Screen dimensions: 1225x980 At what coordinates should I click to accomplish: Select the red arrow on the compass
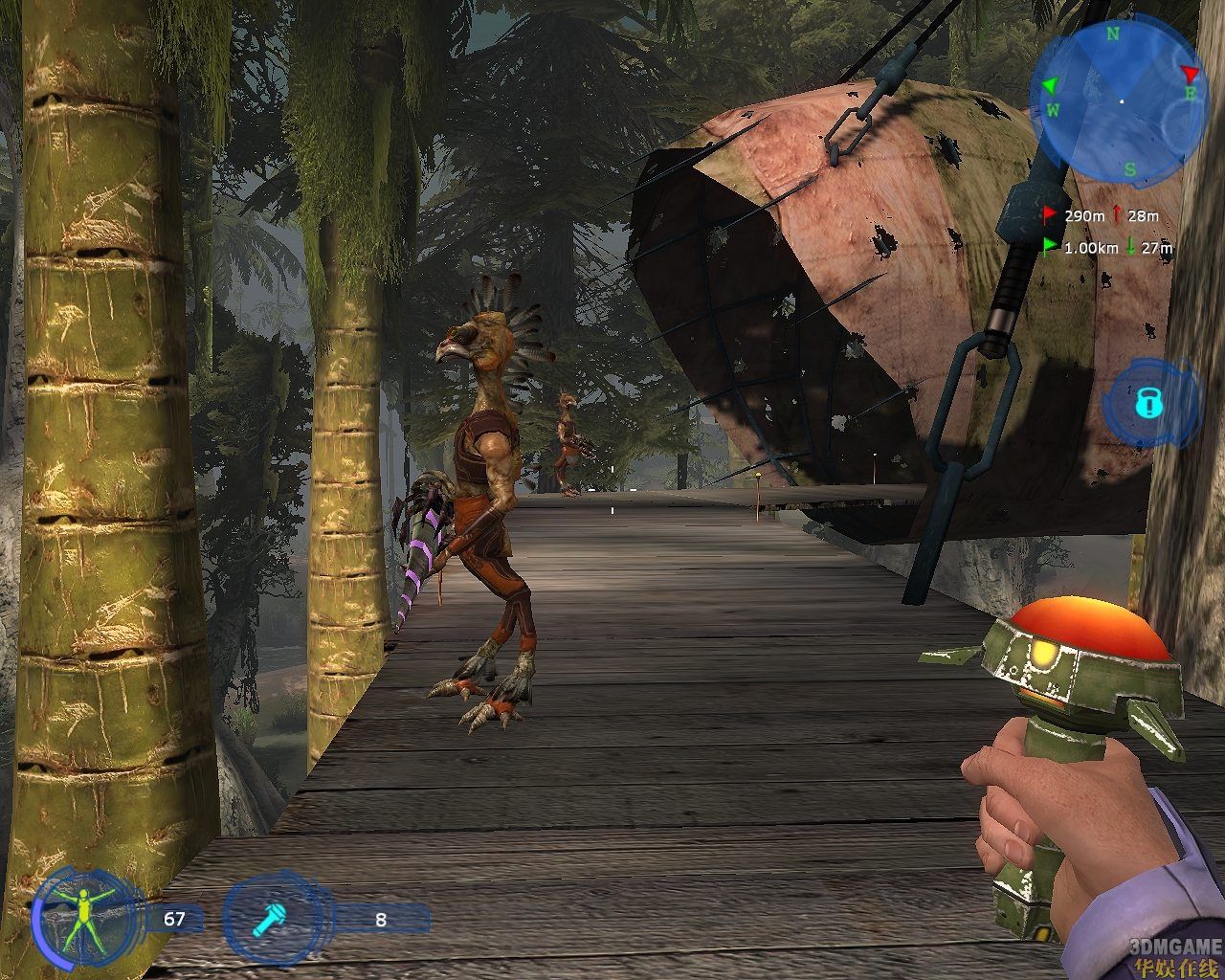tap(1190, 75)
